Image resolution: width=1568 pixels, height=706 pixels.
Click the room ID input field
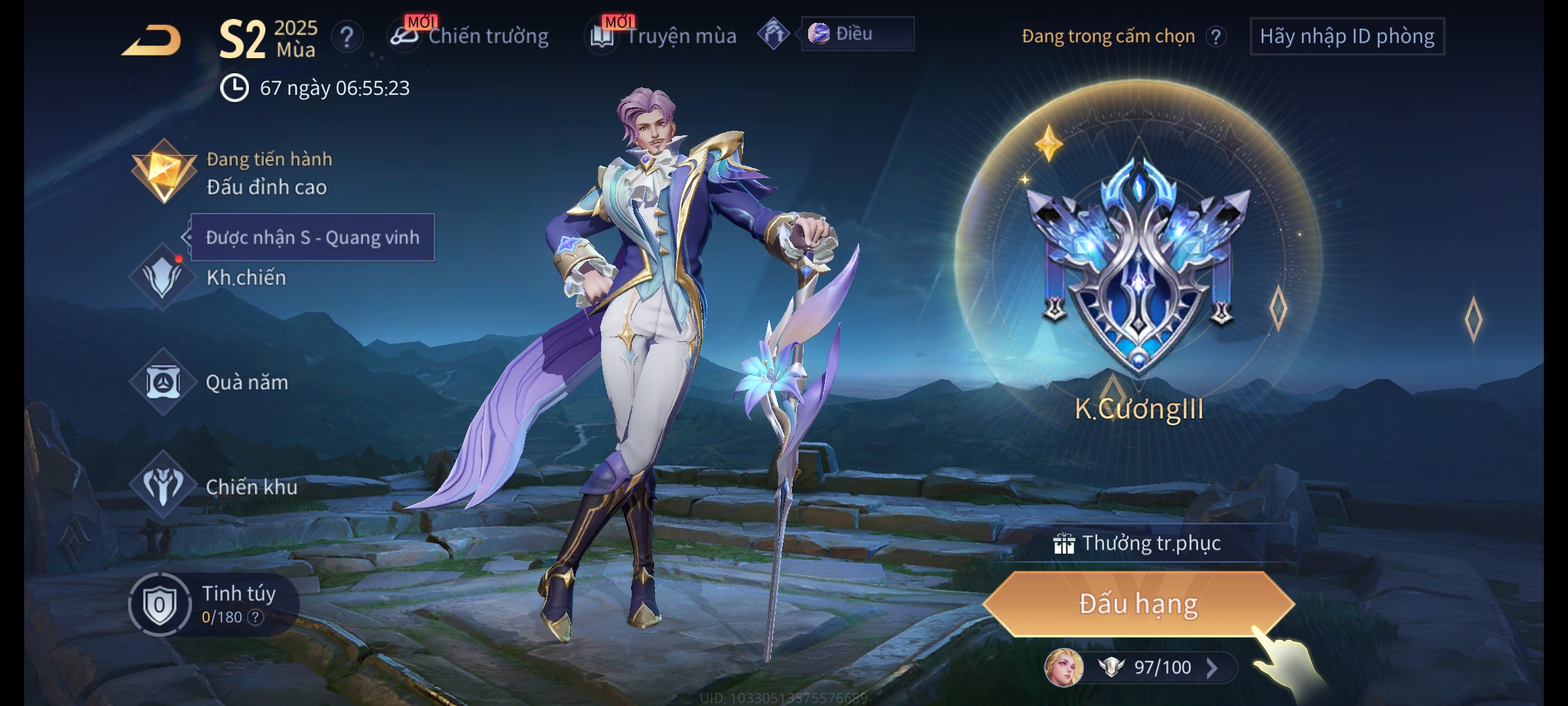coord(1347,36)
